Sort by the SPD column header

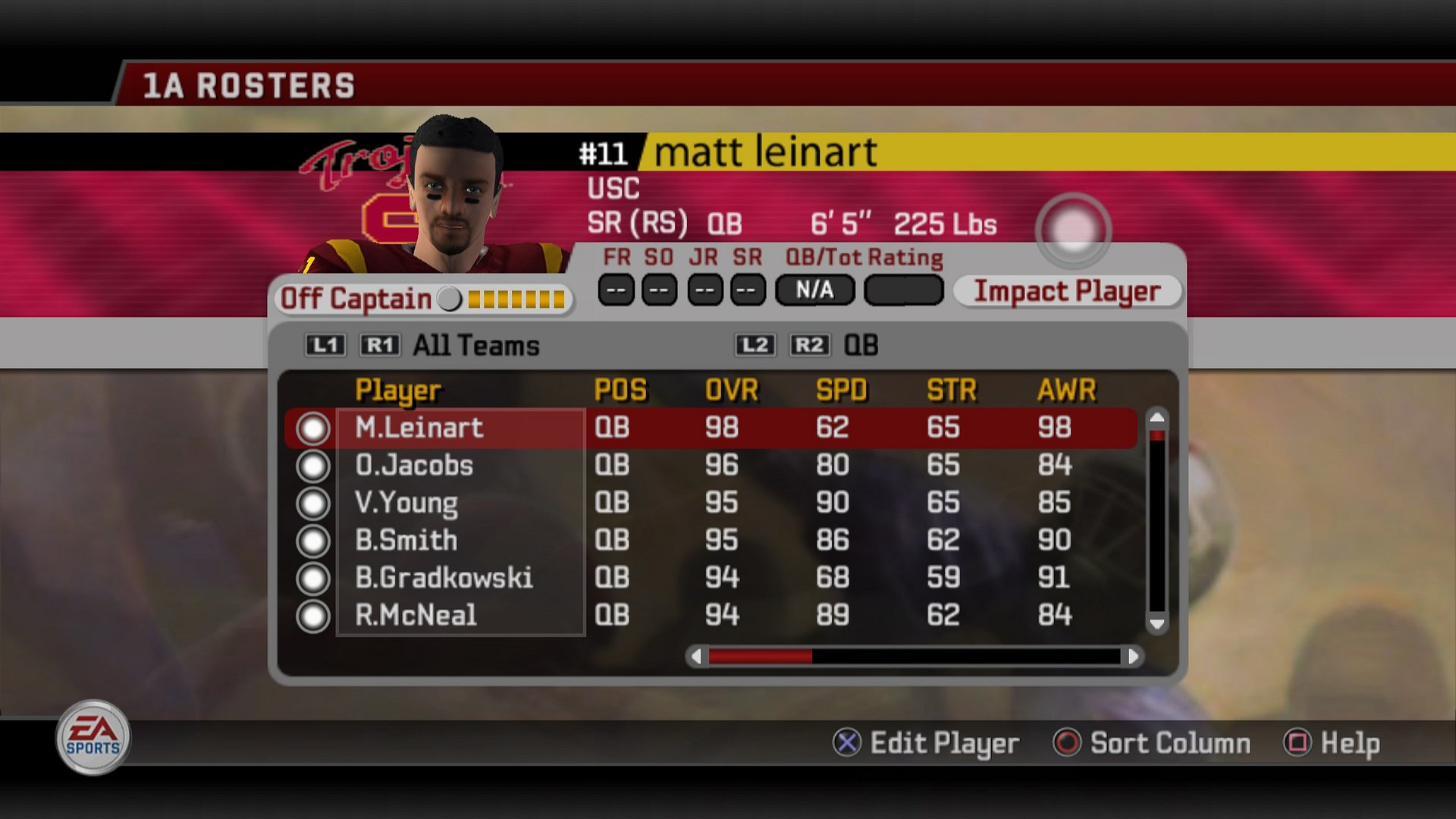[x=841, y=390]
